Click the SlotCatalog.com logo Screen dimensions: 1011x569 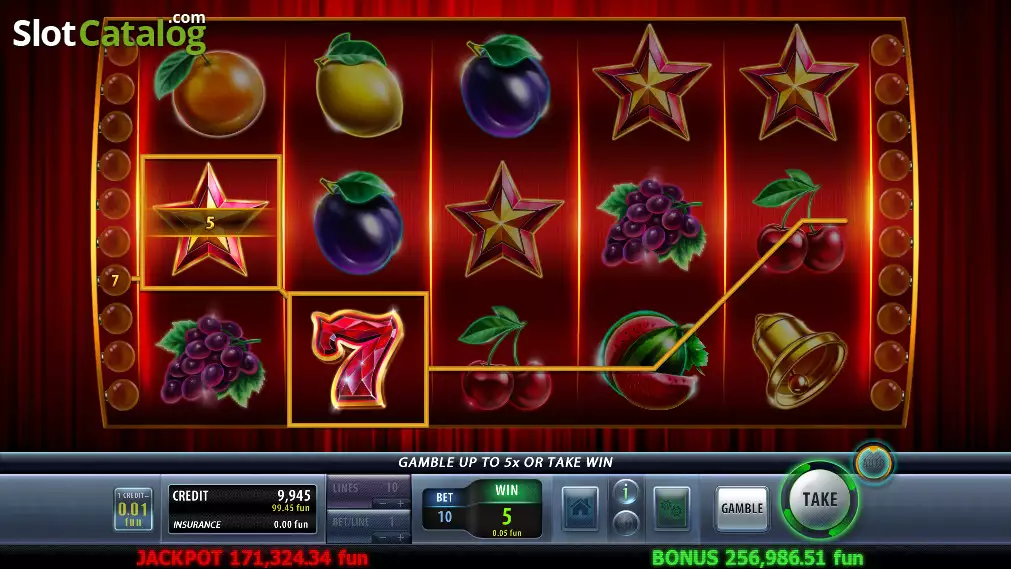109,33
